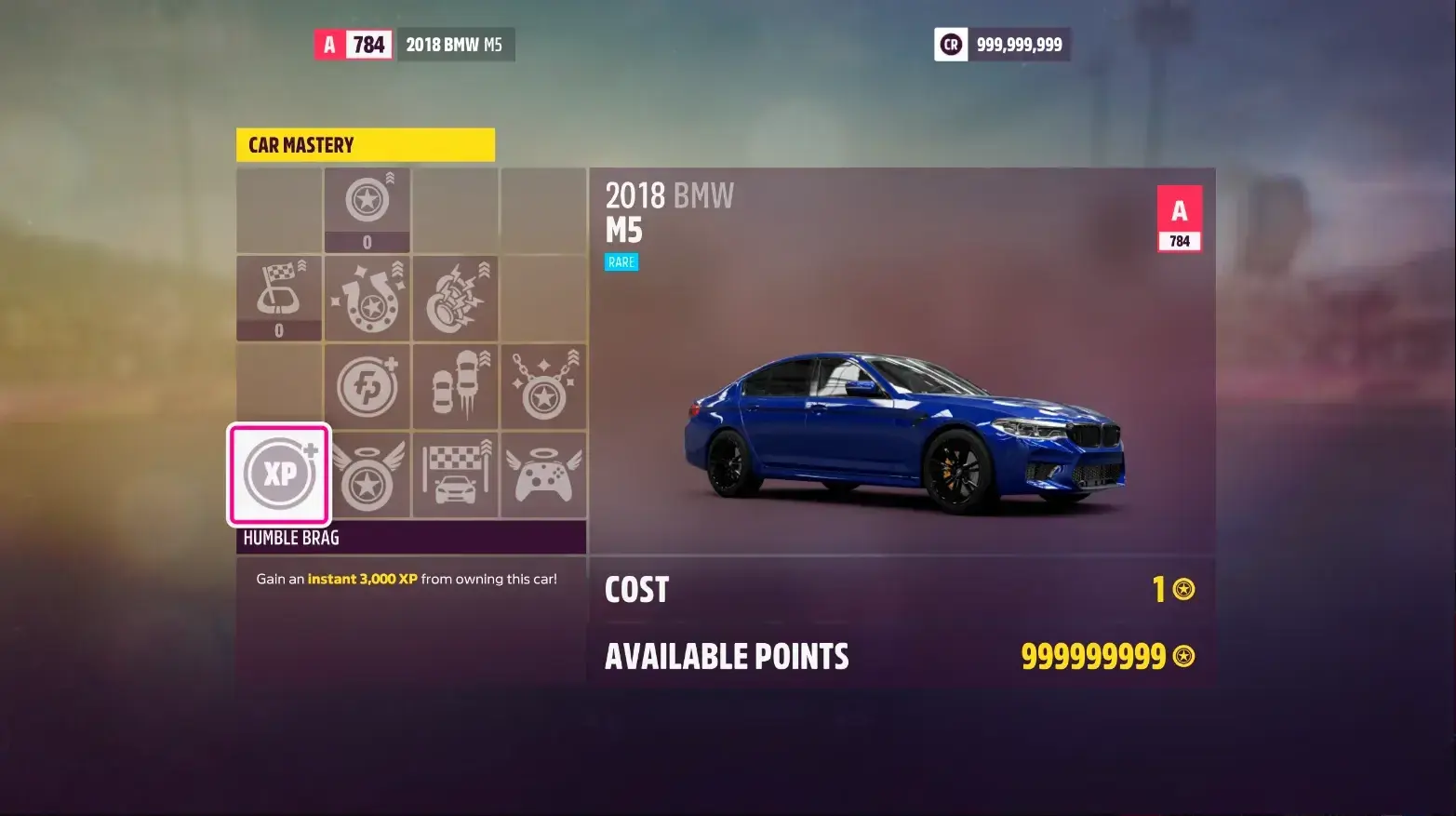Click the medal-on-chain perk icon
1456x816 pixels.
[544, 386]
